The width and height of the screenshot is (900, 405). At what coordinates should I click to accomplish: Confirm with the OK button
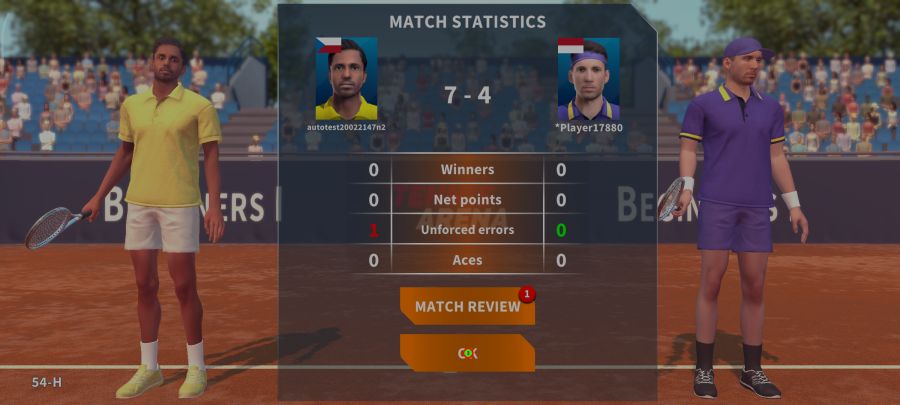[467, 353]
